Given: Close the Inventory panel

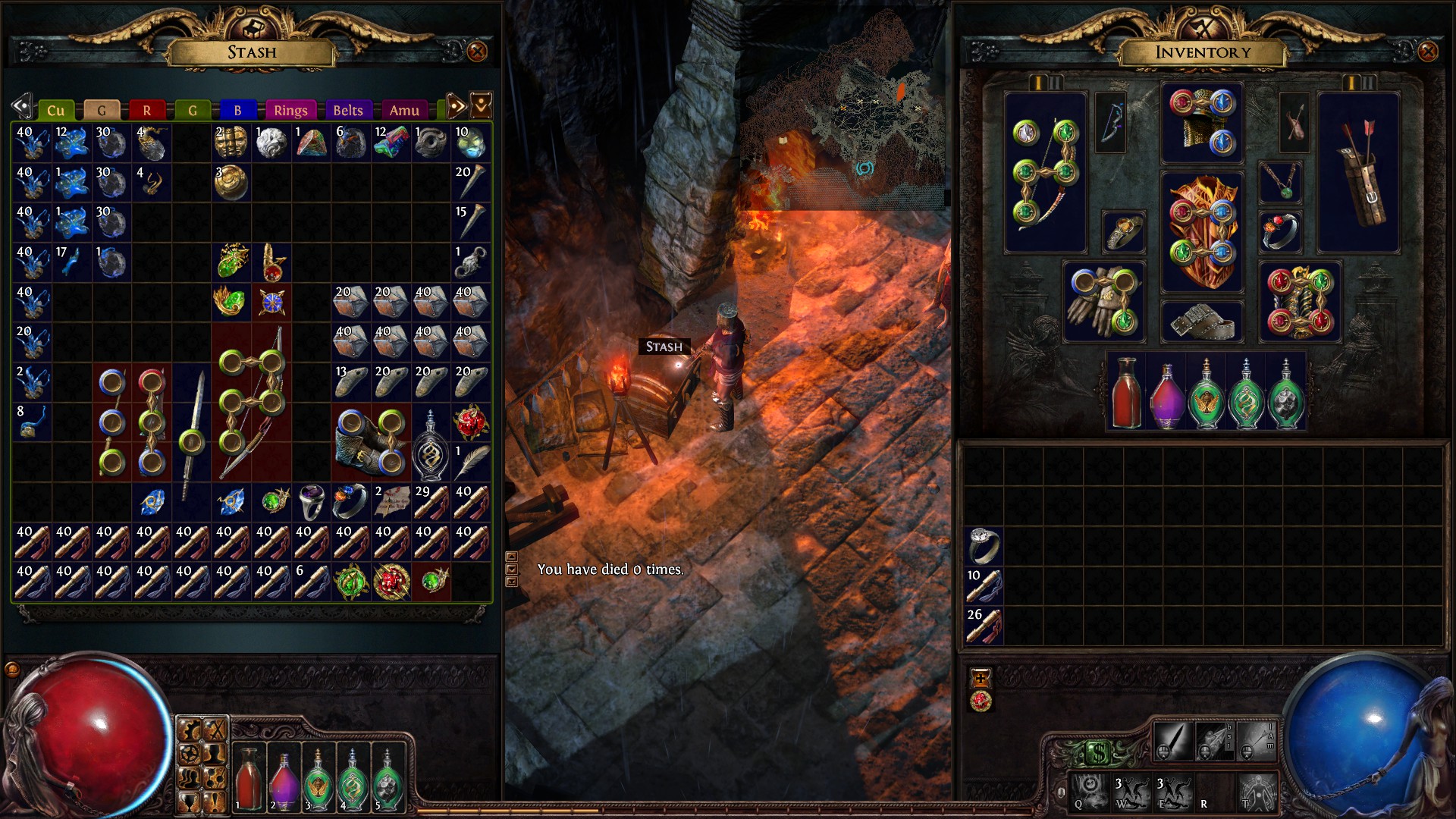Looking at the screenshot, I should [1427, 52].
